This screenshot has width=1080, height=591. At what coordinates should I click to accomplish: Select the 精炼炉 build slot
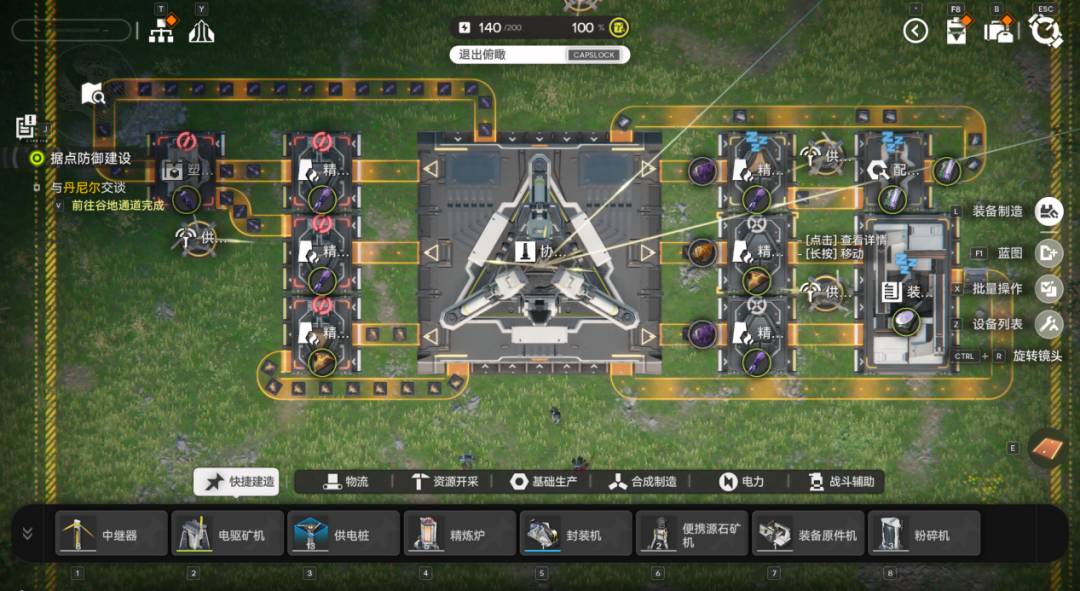click(458, 534)
